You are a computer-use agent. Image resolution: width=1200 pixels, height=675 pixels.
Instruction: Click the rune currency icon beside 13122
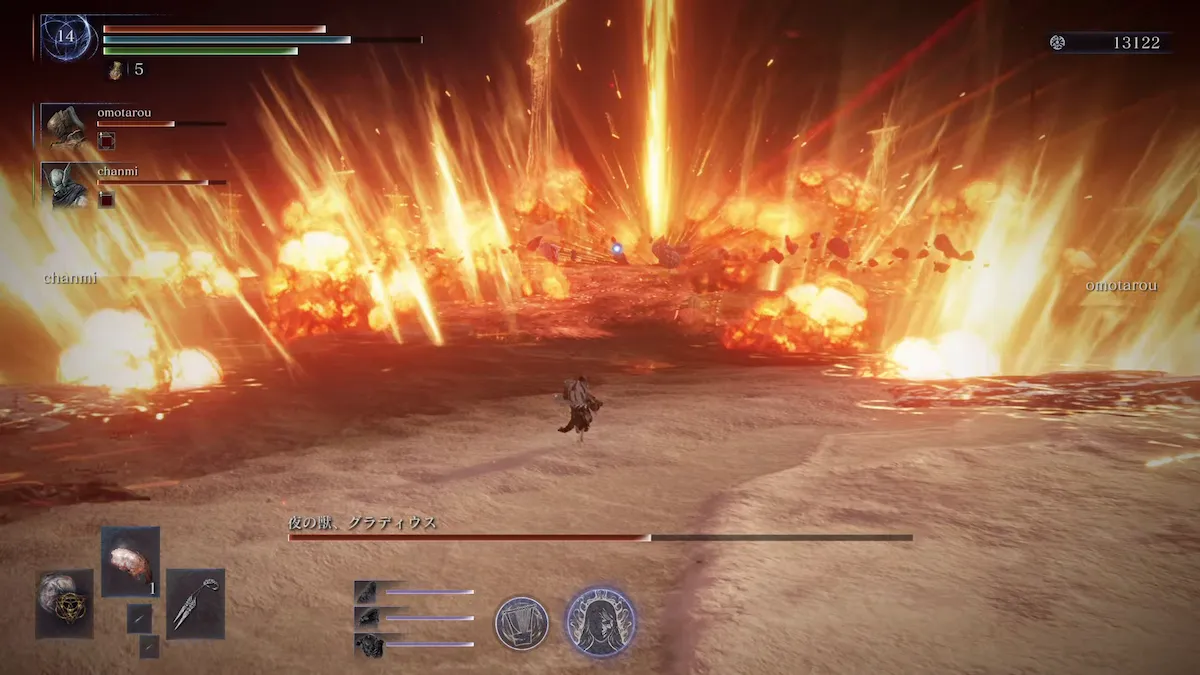(1057, 42)
